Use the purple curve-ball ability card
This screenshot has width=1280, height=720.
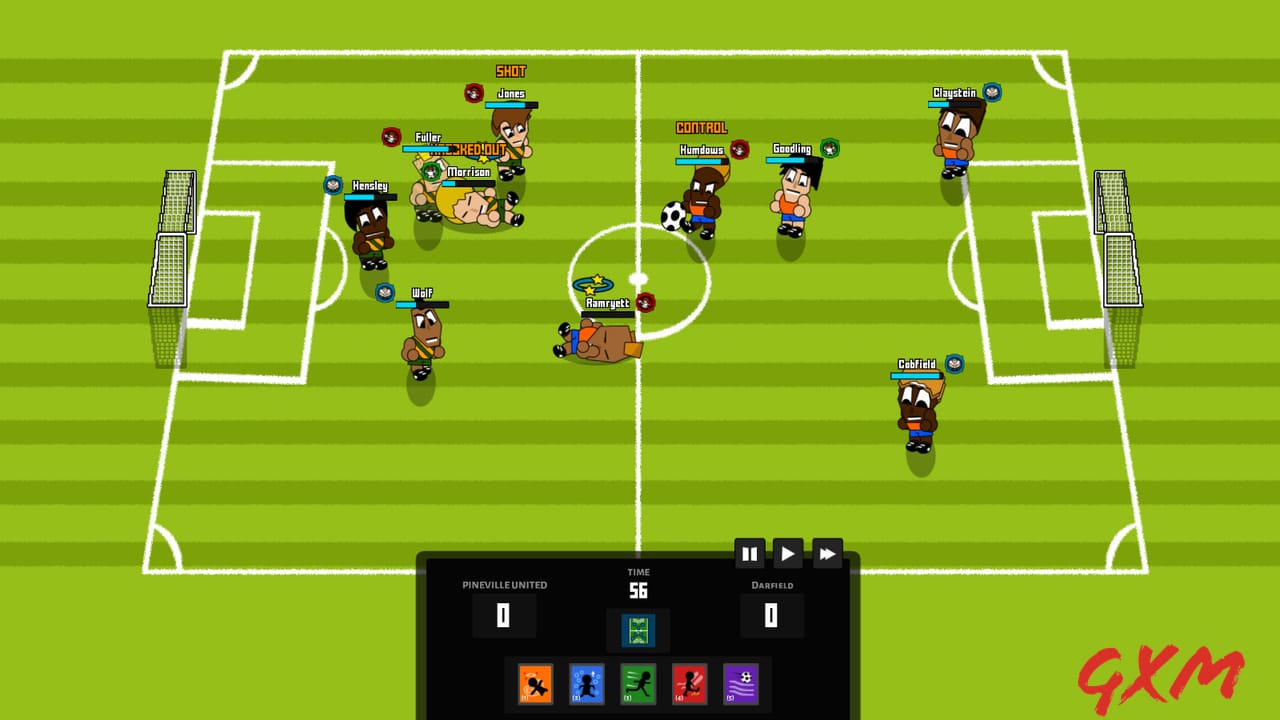click(741, 684)
